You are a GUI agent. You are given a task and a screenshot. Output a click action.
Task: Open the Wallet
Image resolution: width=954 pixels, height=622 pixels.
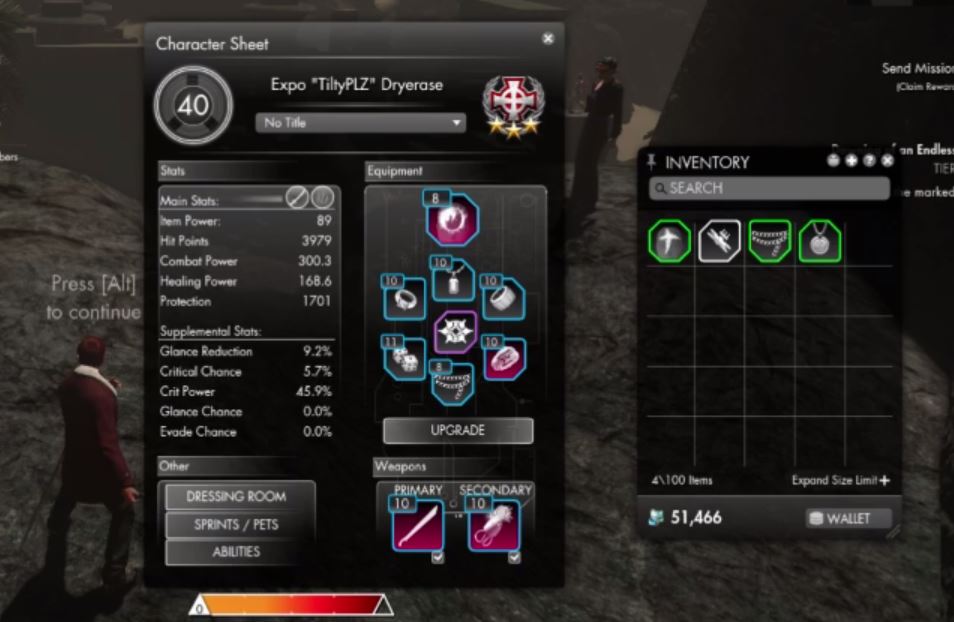pyautogui.click(x=839, y=518)
